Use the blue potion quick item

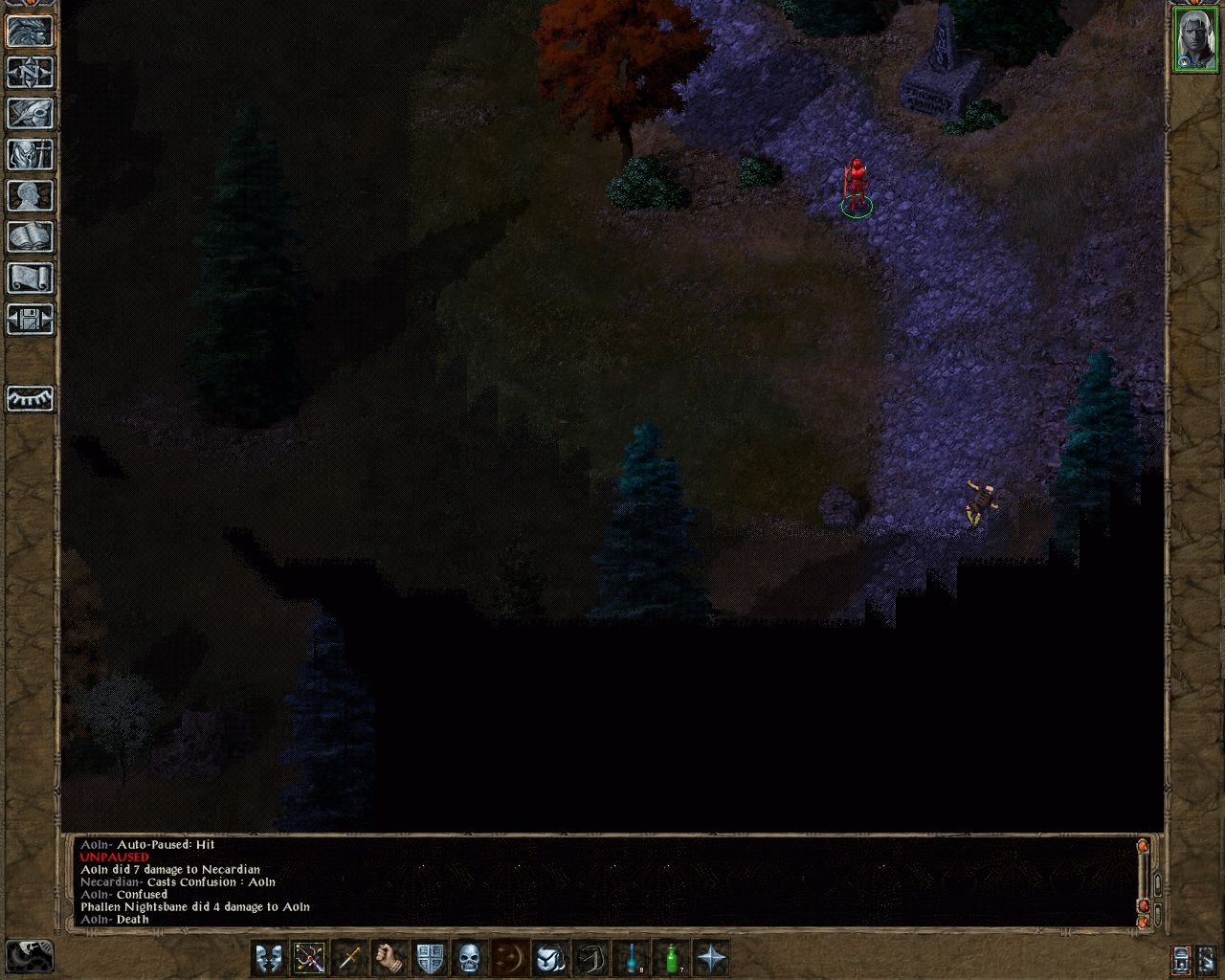tap(631, 957)
